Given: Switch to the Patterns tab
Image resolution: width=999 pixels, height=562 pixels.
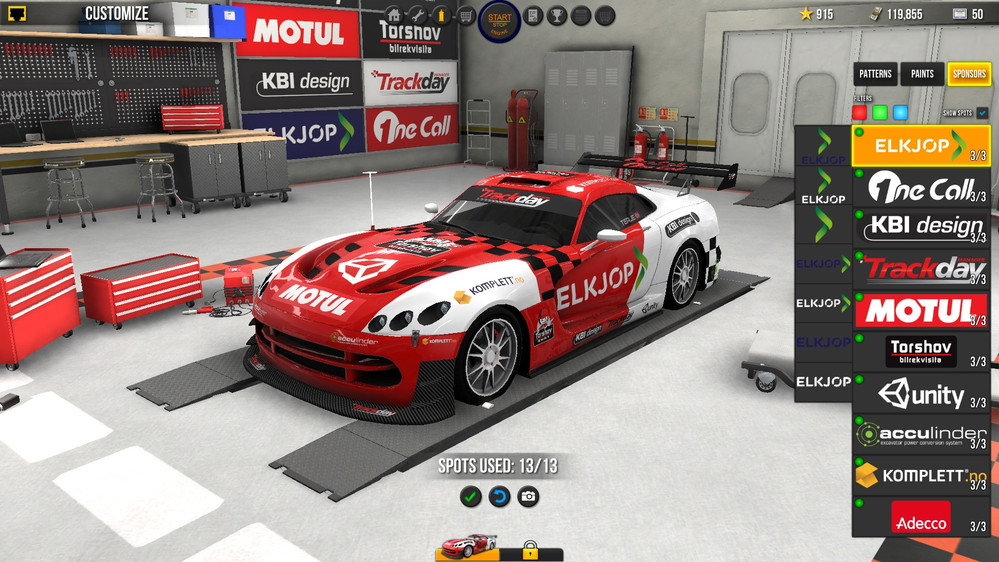Looking at the screenshot, I should coord(876,73).
